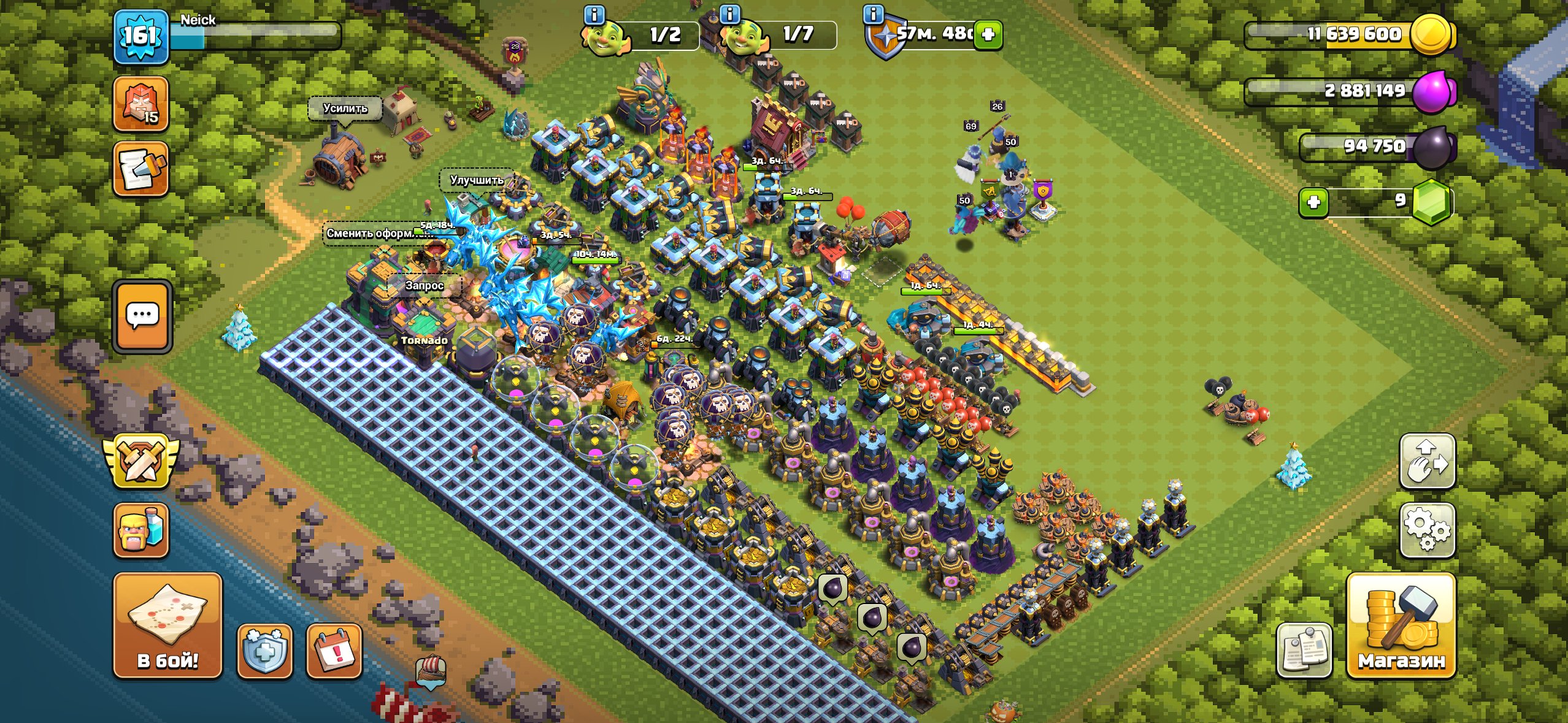1568x723 pixels.
Task: Open the Магазин shop
Action: pos(1401,625)
